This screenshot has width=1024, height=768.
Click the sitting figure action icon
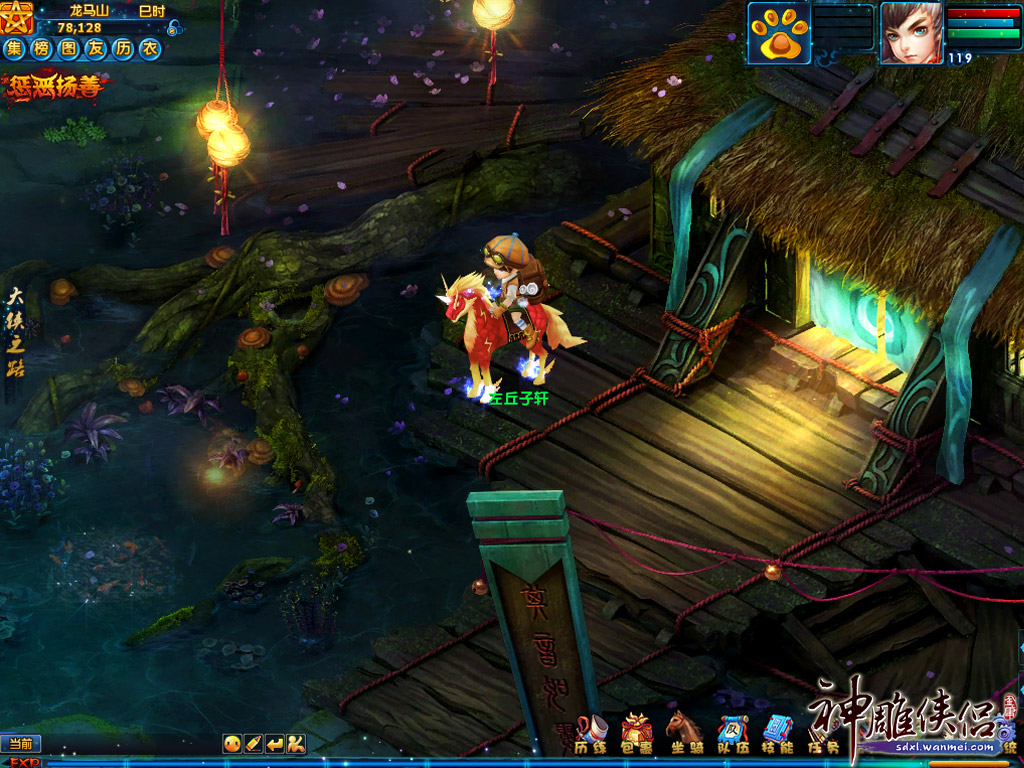296,743
